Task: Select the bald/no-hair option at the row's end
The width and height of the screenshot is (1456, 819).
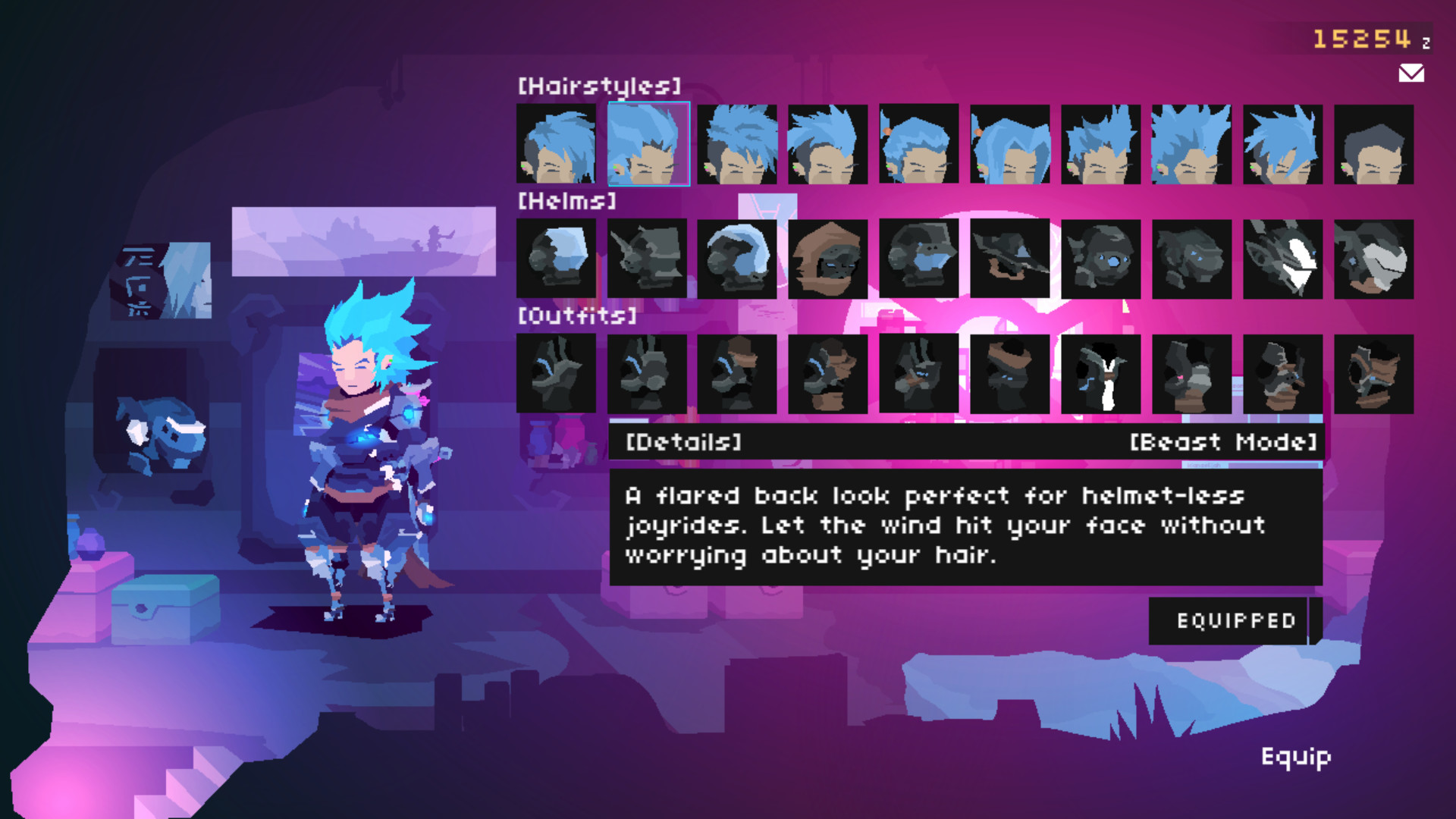Action: 1375,144
